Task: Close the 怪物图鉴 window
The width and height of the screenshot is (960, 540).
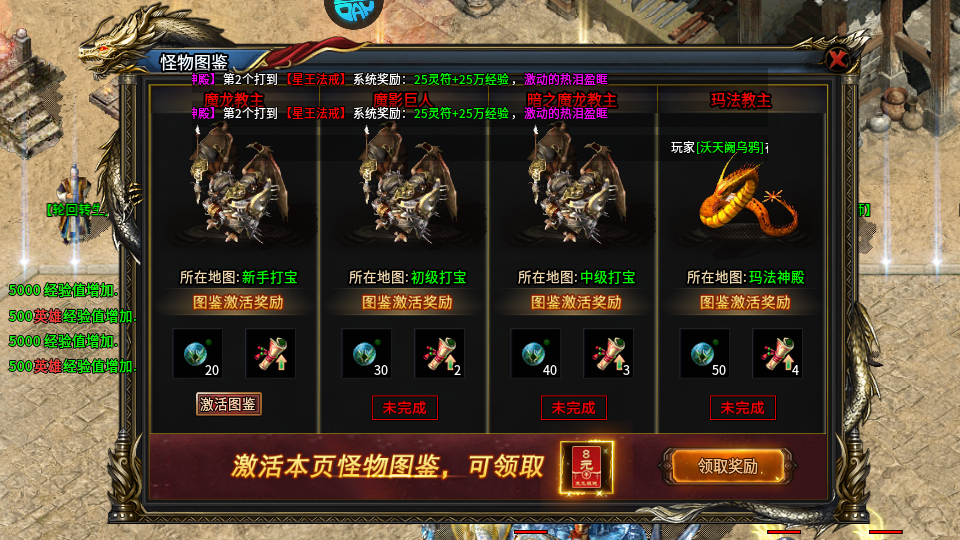Action: coord(840,59)
